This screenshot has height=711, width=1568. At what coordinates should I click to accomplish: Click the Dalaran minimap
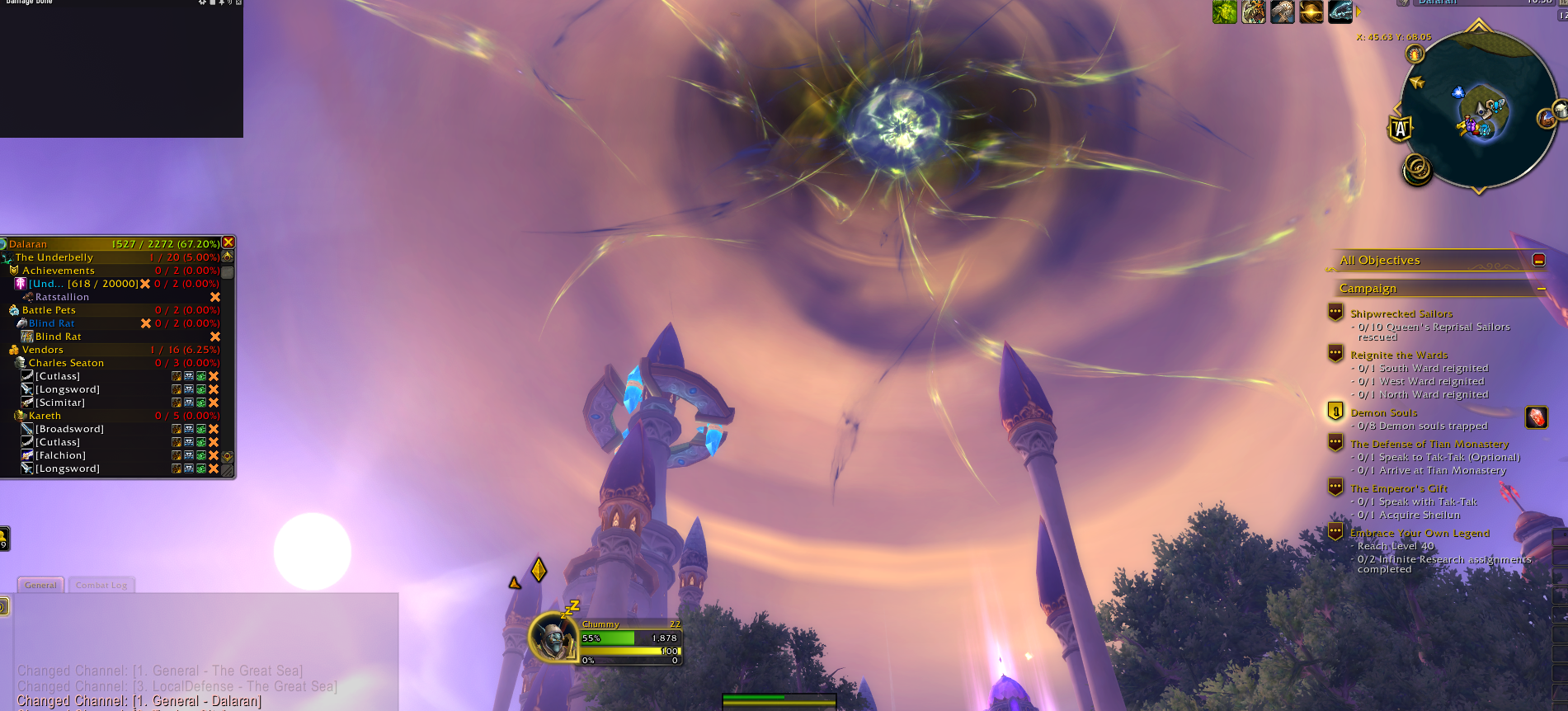[1479, 109]
